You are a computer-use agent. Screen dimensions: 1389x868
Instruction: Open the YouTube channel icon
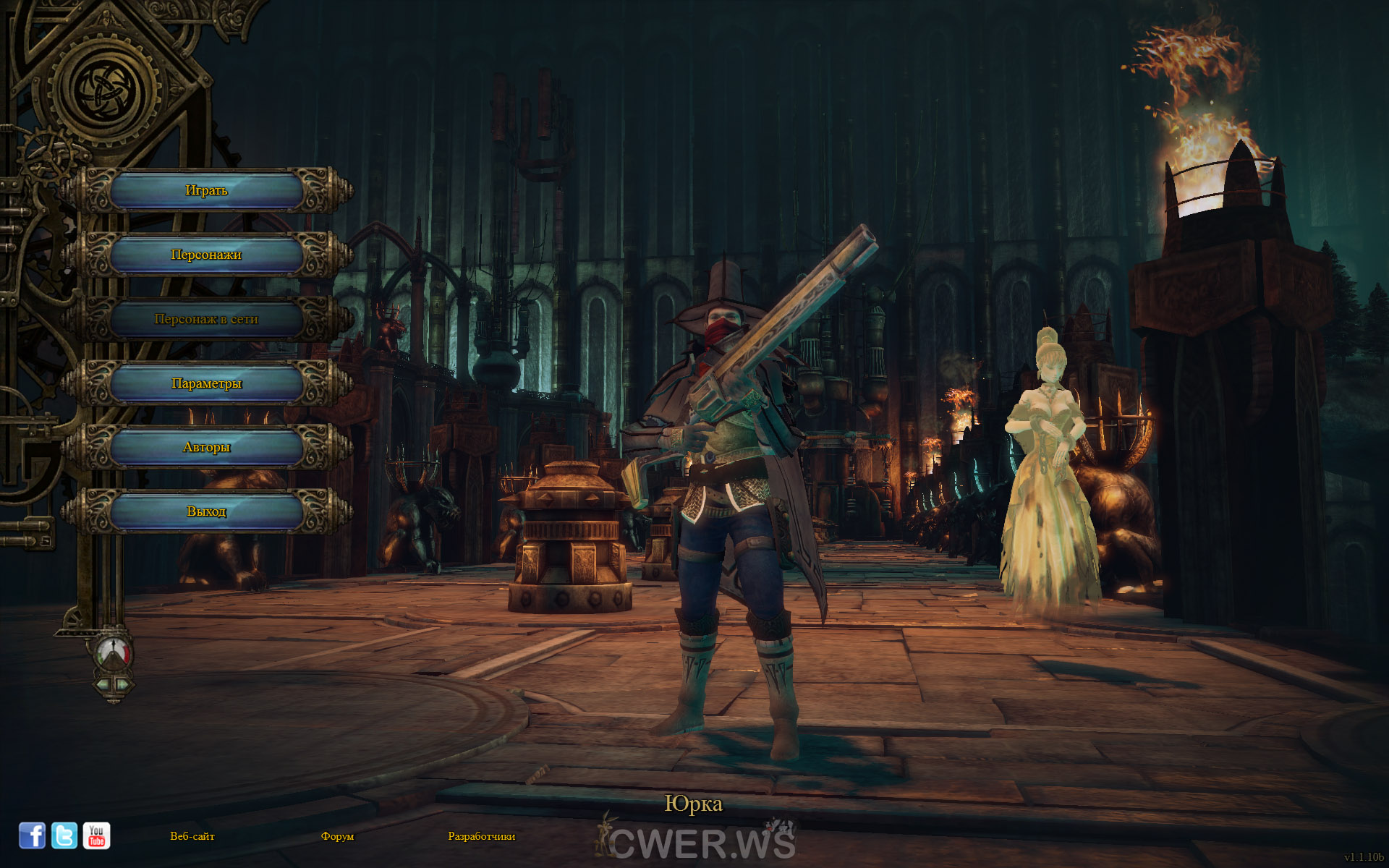click(96, 835)
